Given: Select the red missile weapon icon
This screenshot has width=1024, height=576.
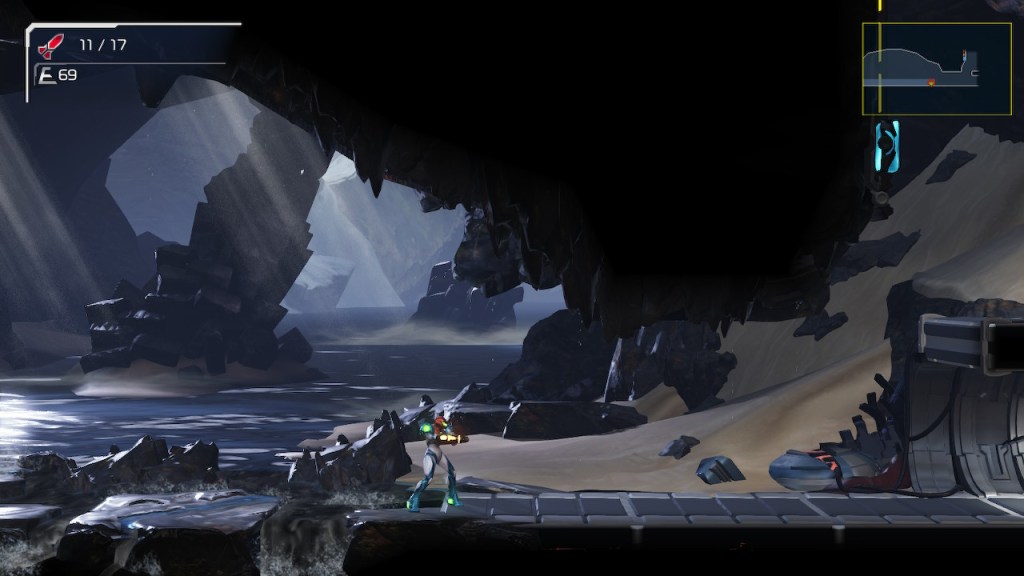Looking at the screenshot, I should [x=50, y=46].
